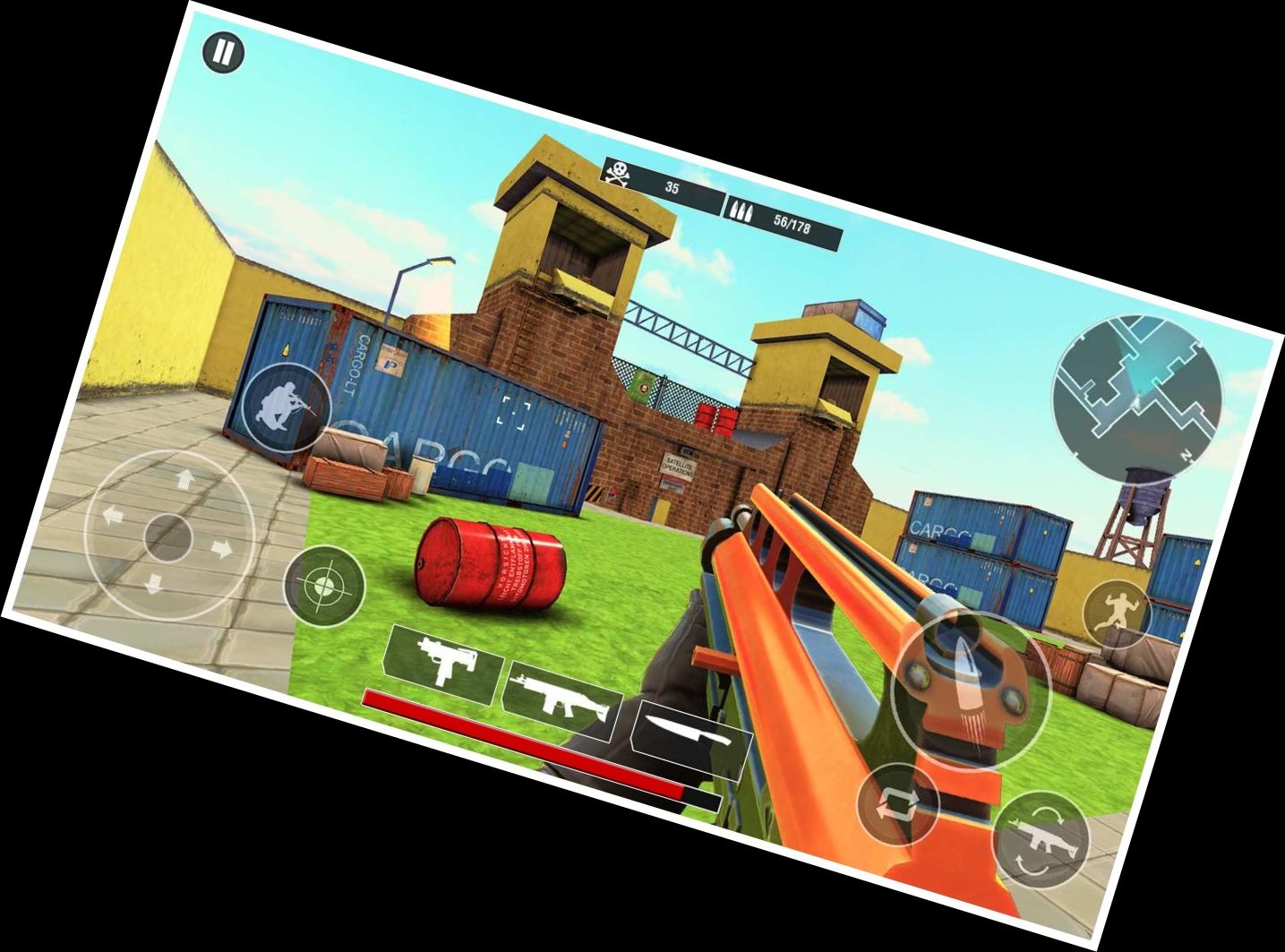The width and height of the screenshot is (1285, 952).
Task: Tap the jumping figure button
Action: tap(1118, 613)
